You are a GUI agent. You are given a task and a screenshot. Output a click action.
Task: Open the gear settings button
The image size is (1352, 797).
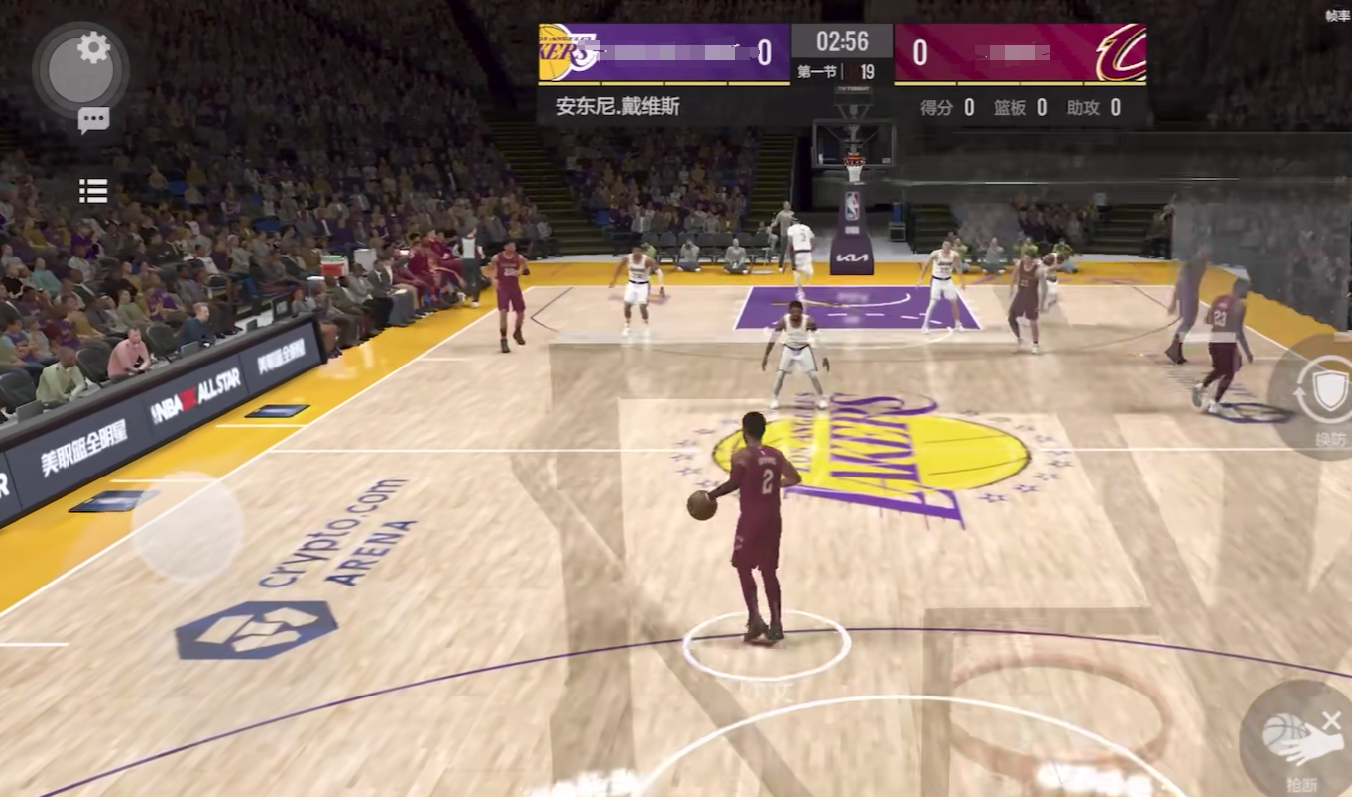(93, 48)
